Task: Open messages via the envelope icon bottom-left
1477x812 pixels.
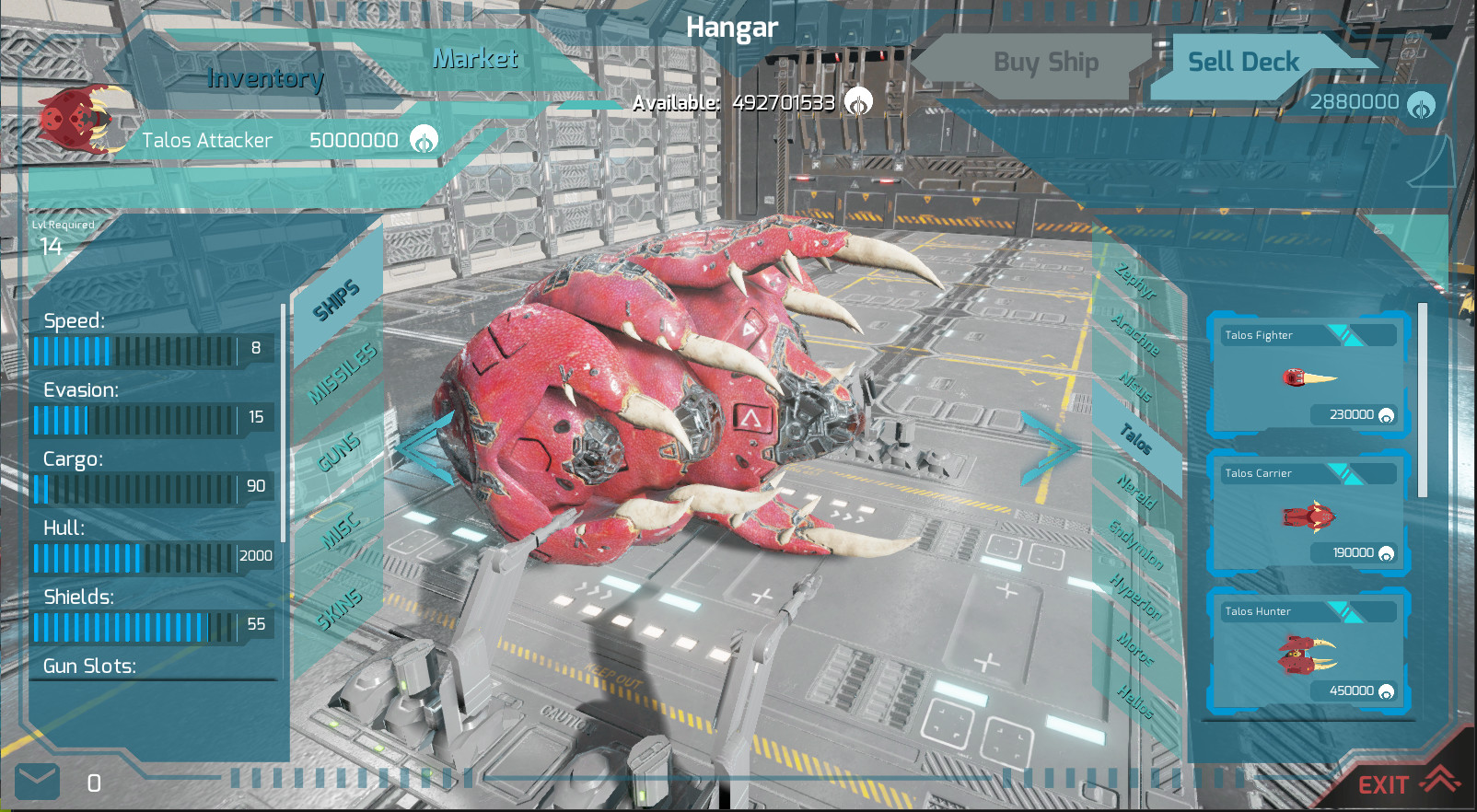Action: (x=39, y=782)
